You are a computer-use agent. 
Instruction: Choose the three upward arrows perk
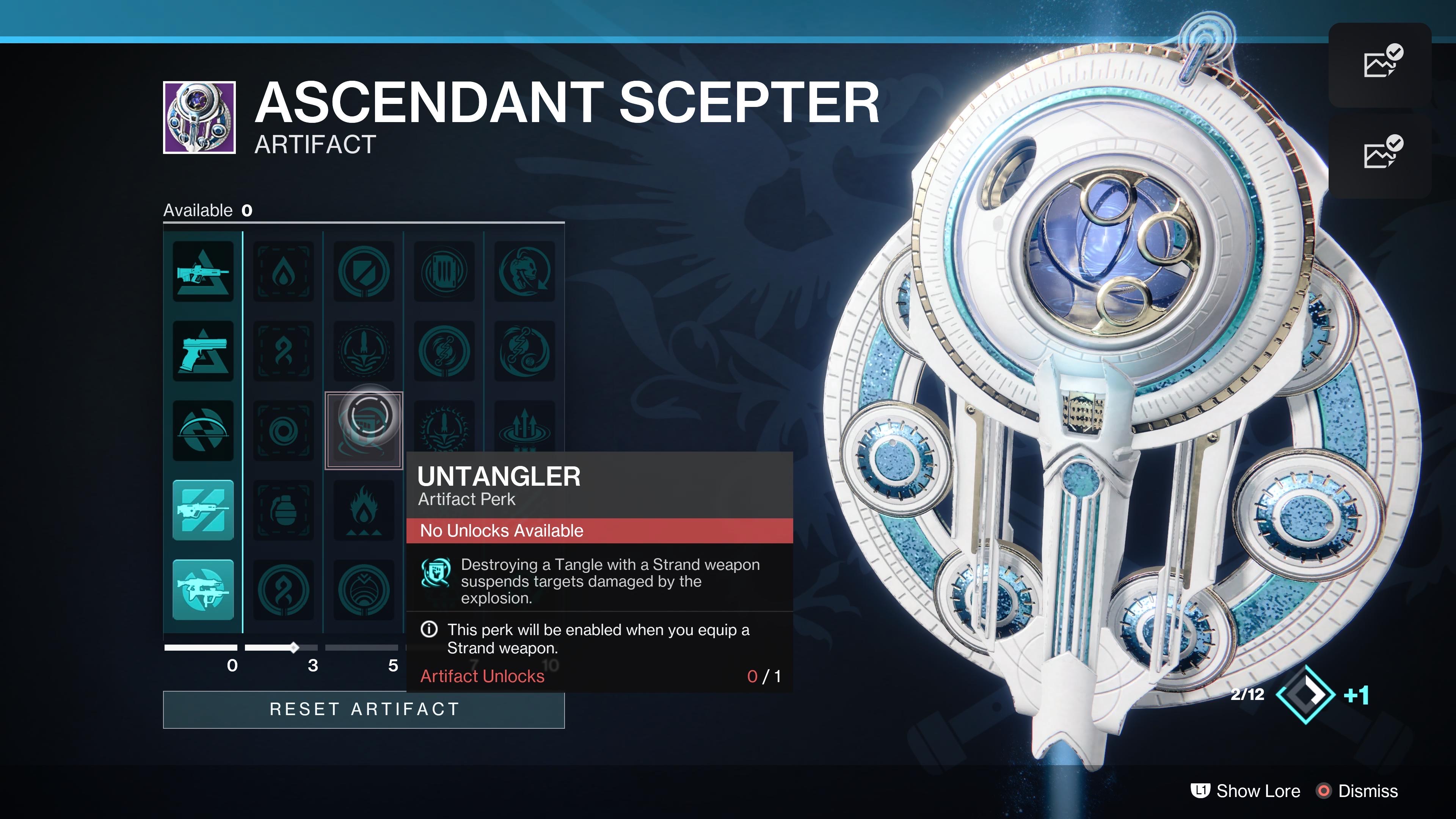tap(524, 425)
